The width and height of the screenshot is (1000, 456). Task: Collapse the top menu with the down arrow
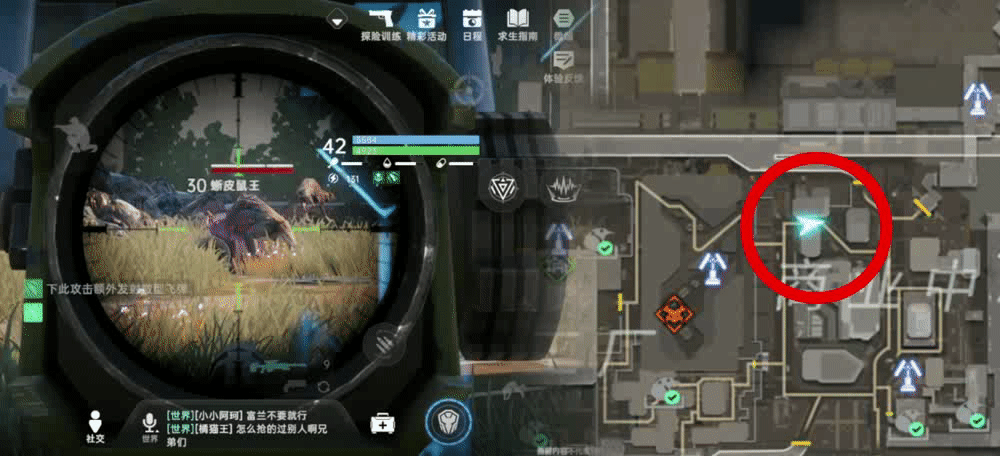click(x=337, y=18)
